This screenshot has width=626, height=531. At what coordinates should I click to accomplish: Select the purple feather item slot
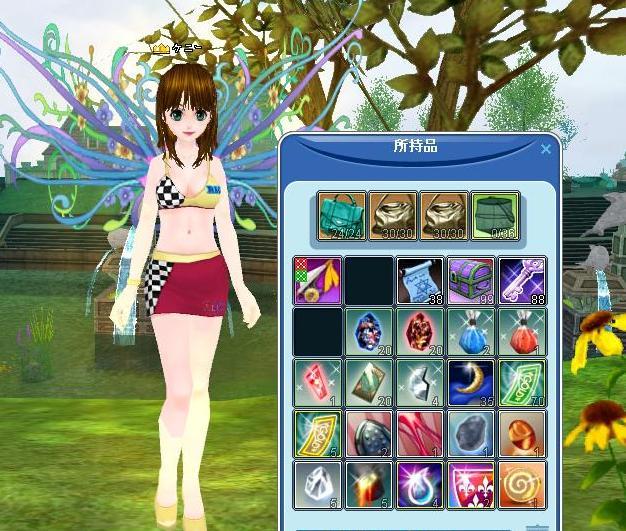(318, 280)
